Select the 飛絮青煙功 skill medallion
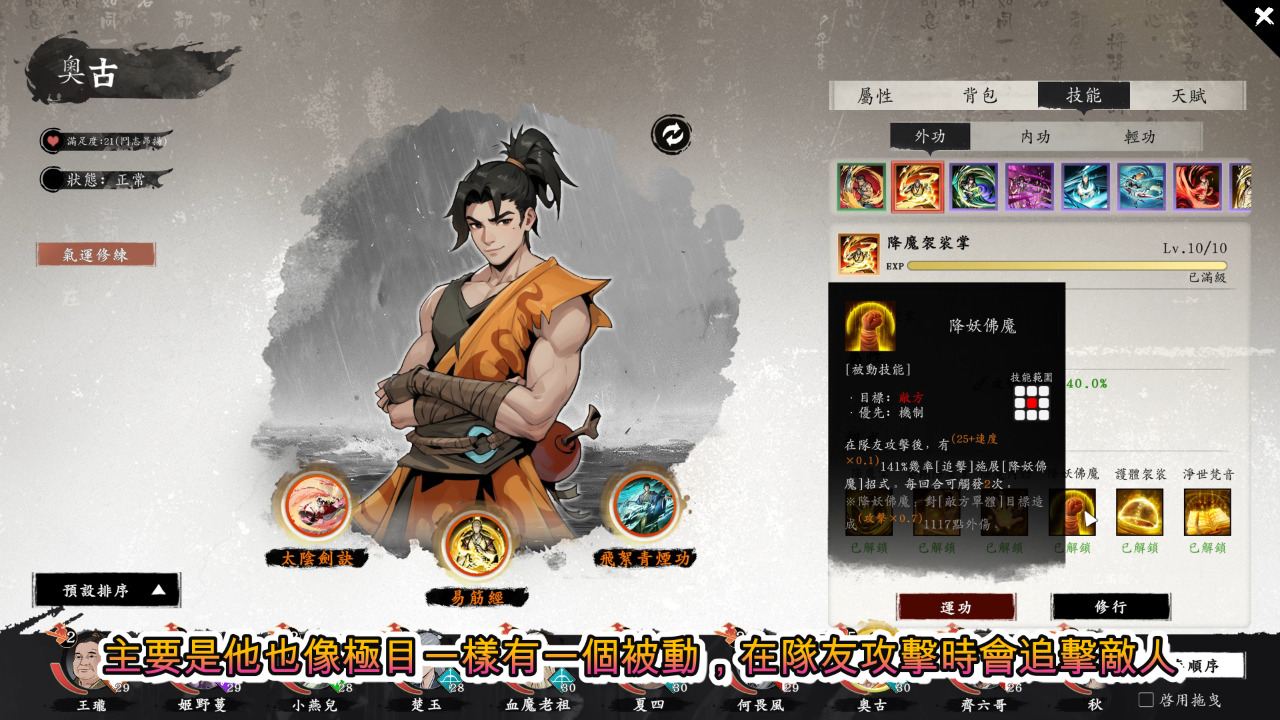Viewport: 1280px width, 720px height. coord(644,506)
